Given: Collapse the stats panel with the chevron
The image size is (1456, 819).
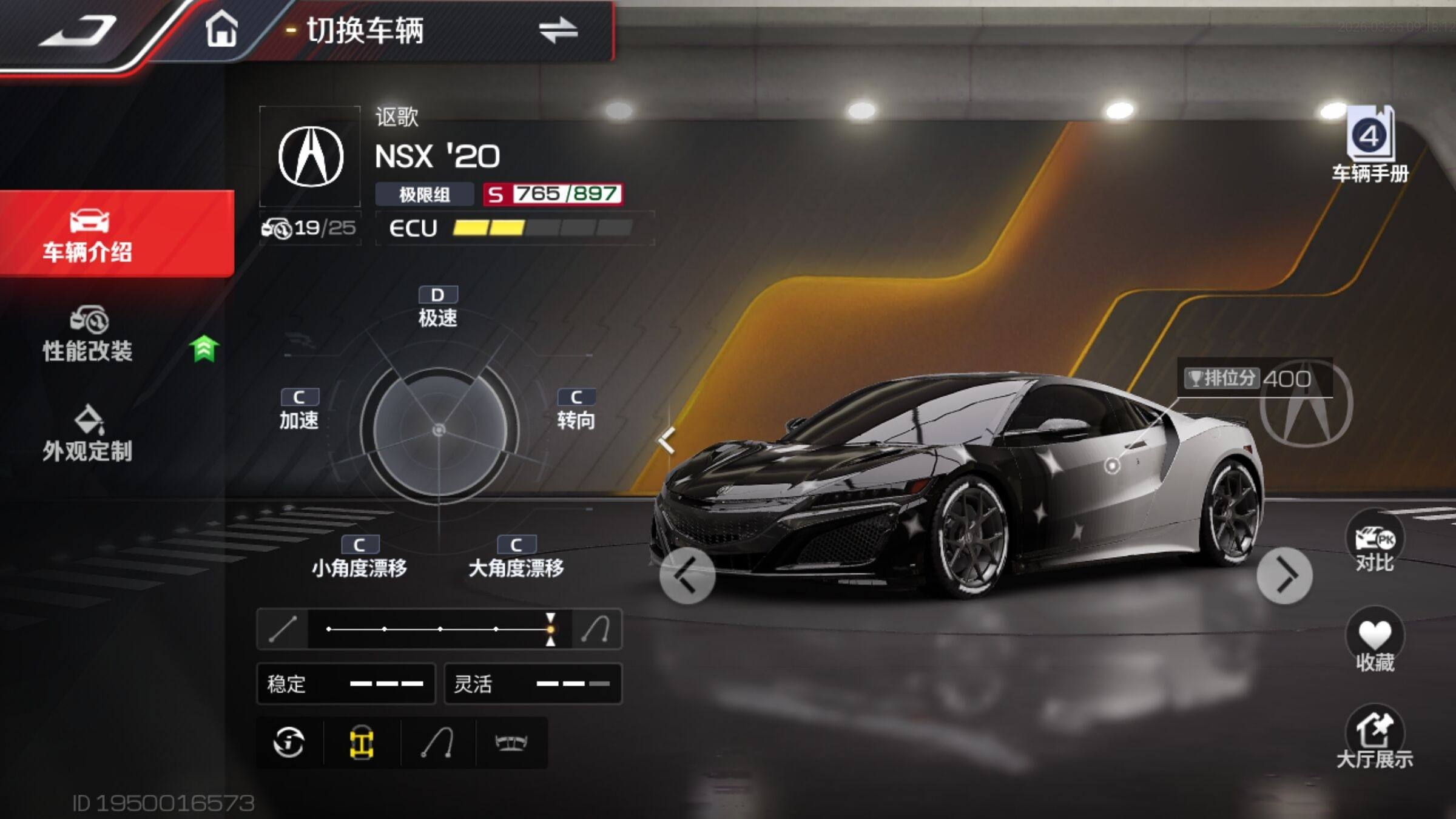Looking at the screenshot, I should coord(667,440).
